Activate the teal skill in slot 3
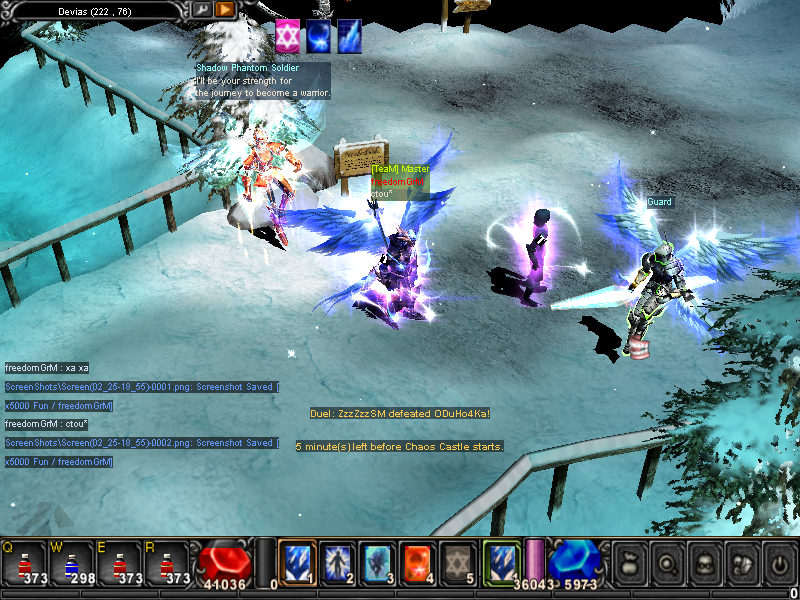This screenshot has width=800, height=600. click(x=376, y=563)
